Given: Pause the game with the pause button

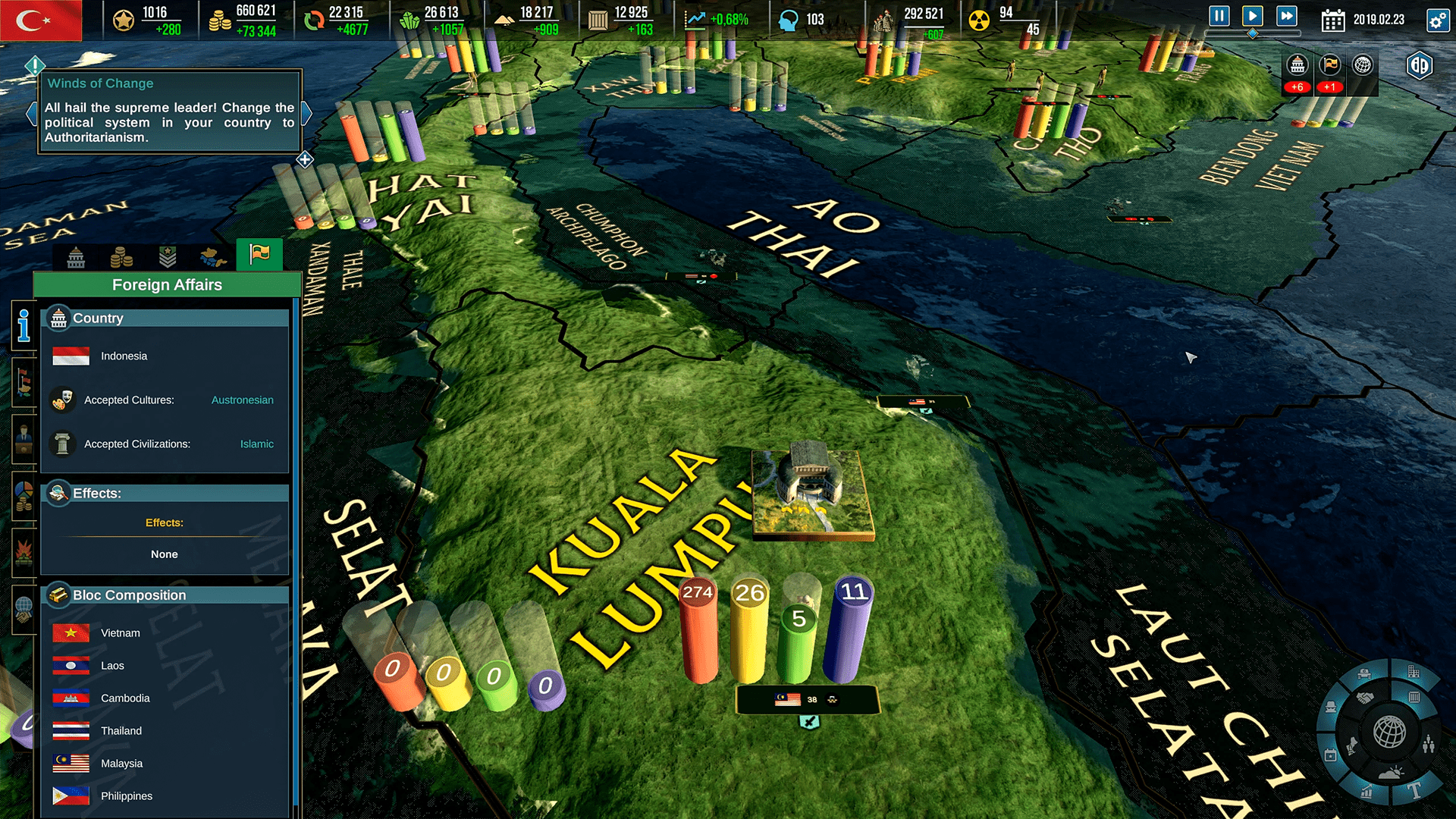Looking at the screenshot, I should pyautogui.click(x=1219, y=16).
